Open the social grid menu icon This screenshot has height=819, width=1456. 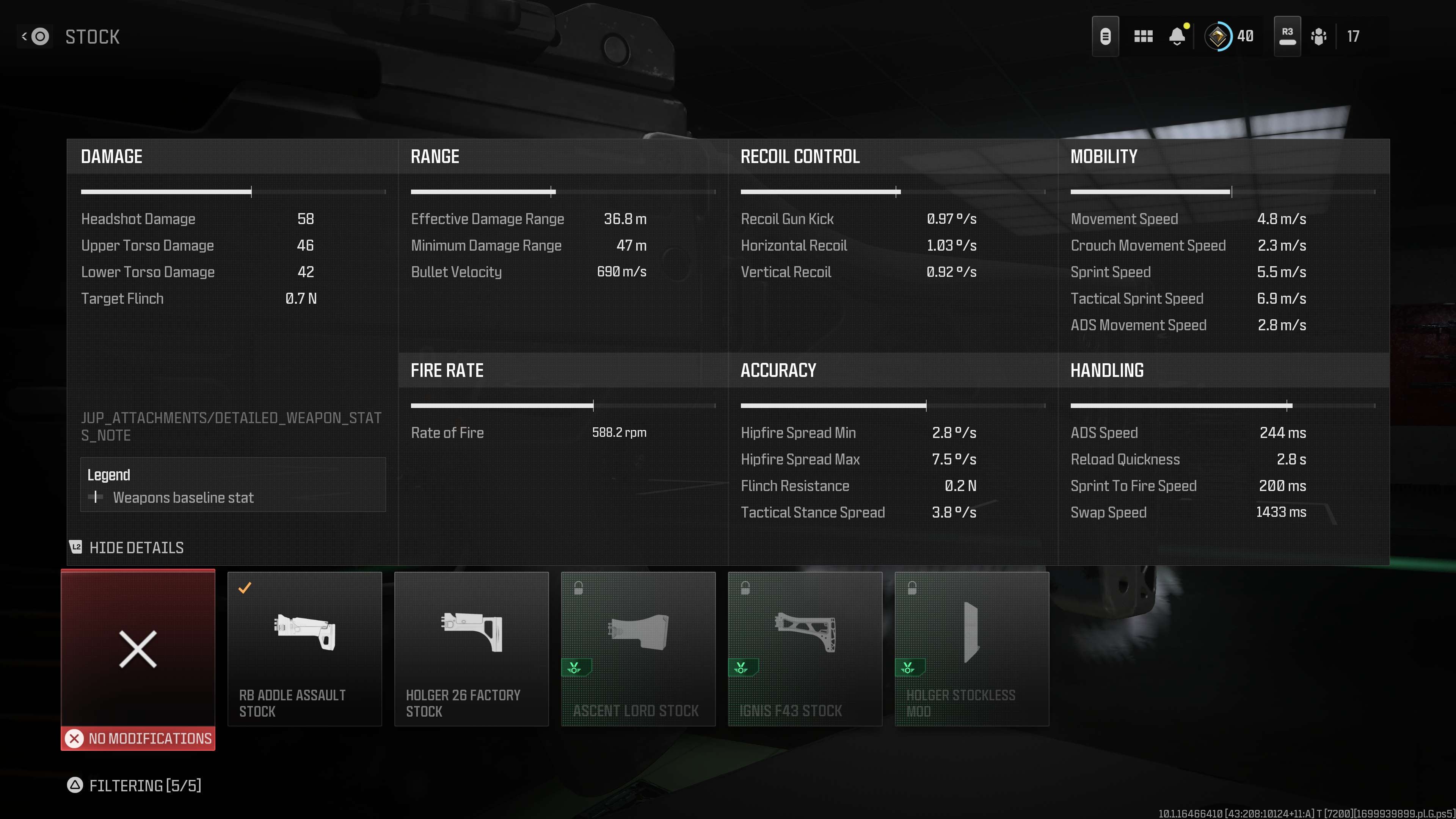[x=1143, y=36]
